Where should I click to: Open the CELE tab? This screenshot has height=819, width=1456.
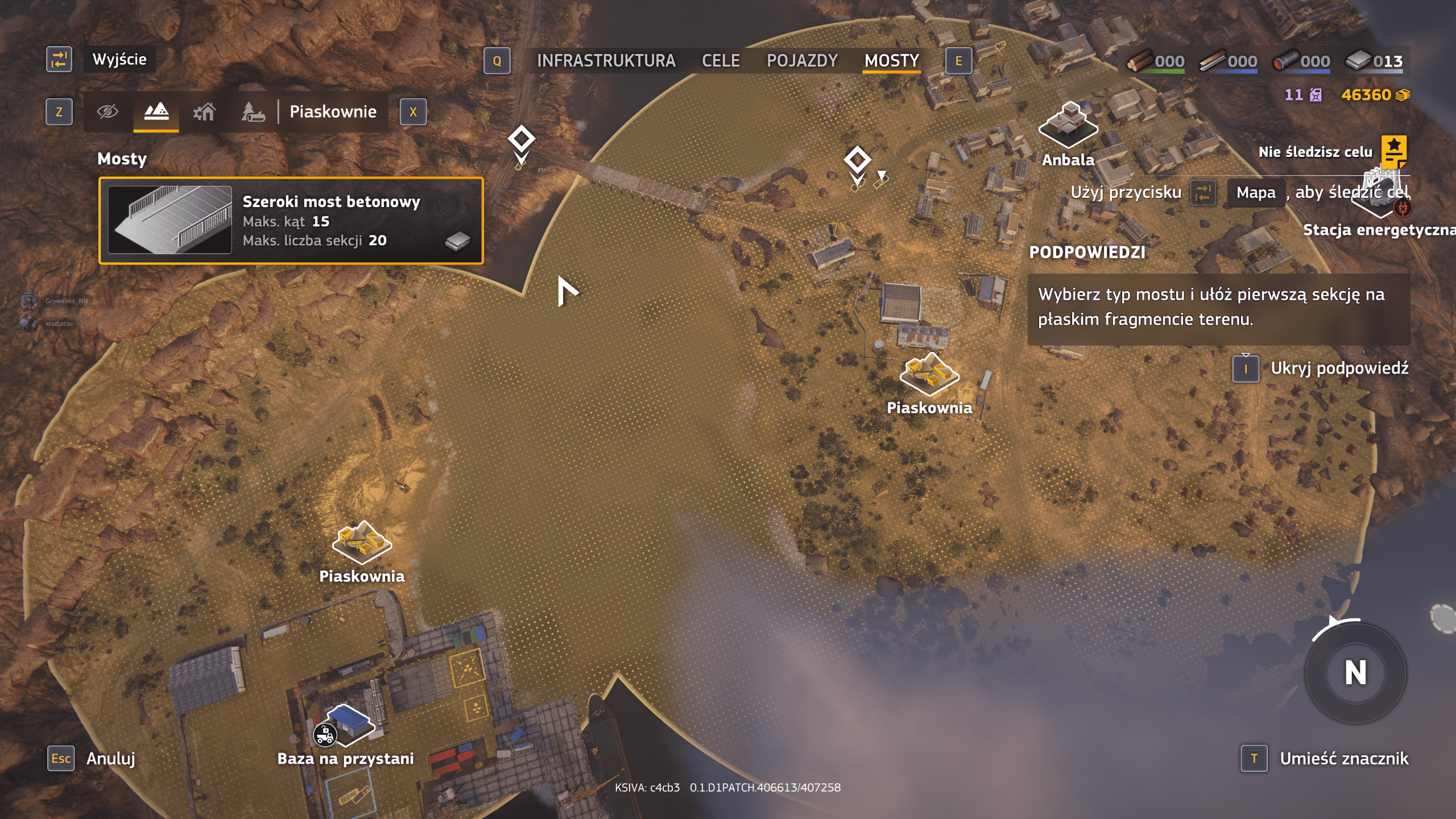(x=721, y=61)
